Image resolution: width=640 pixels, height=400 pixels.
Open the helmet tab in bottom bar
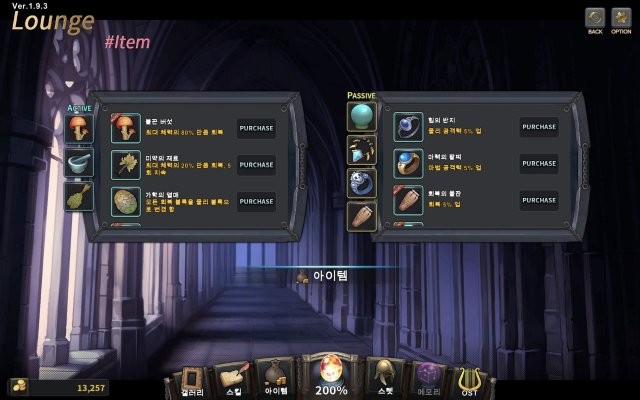[384, 379]
